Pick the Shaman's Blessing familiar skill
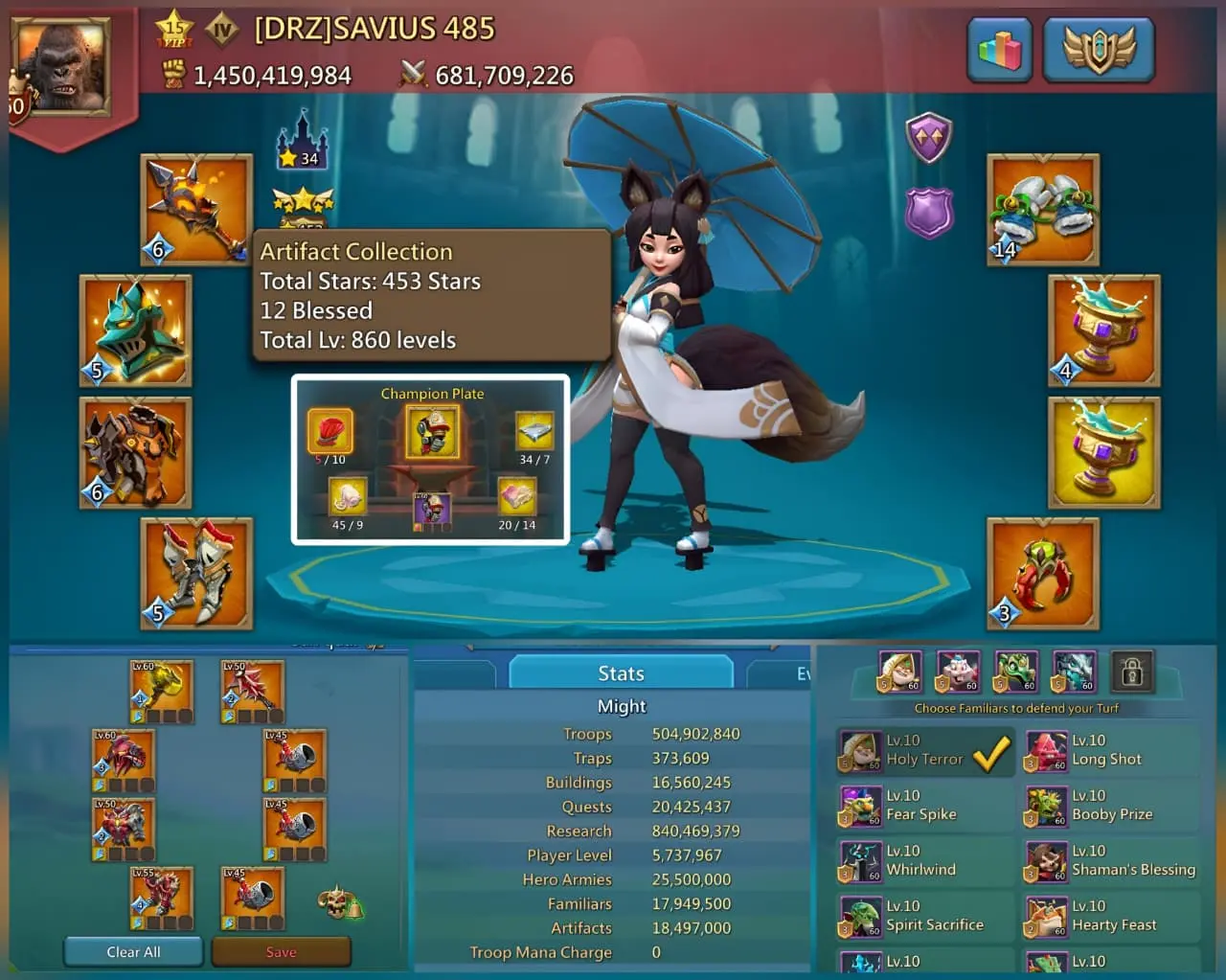1226x980 pixels. tap(1110, 861)
